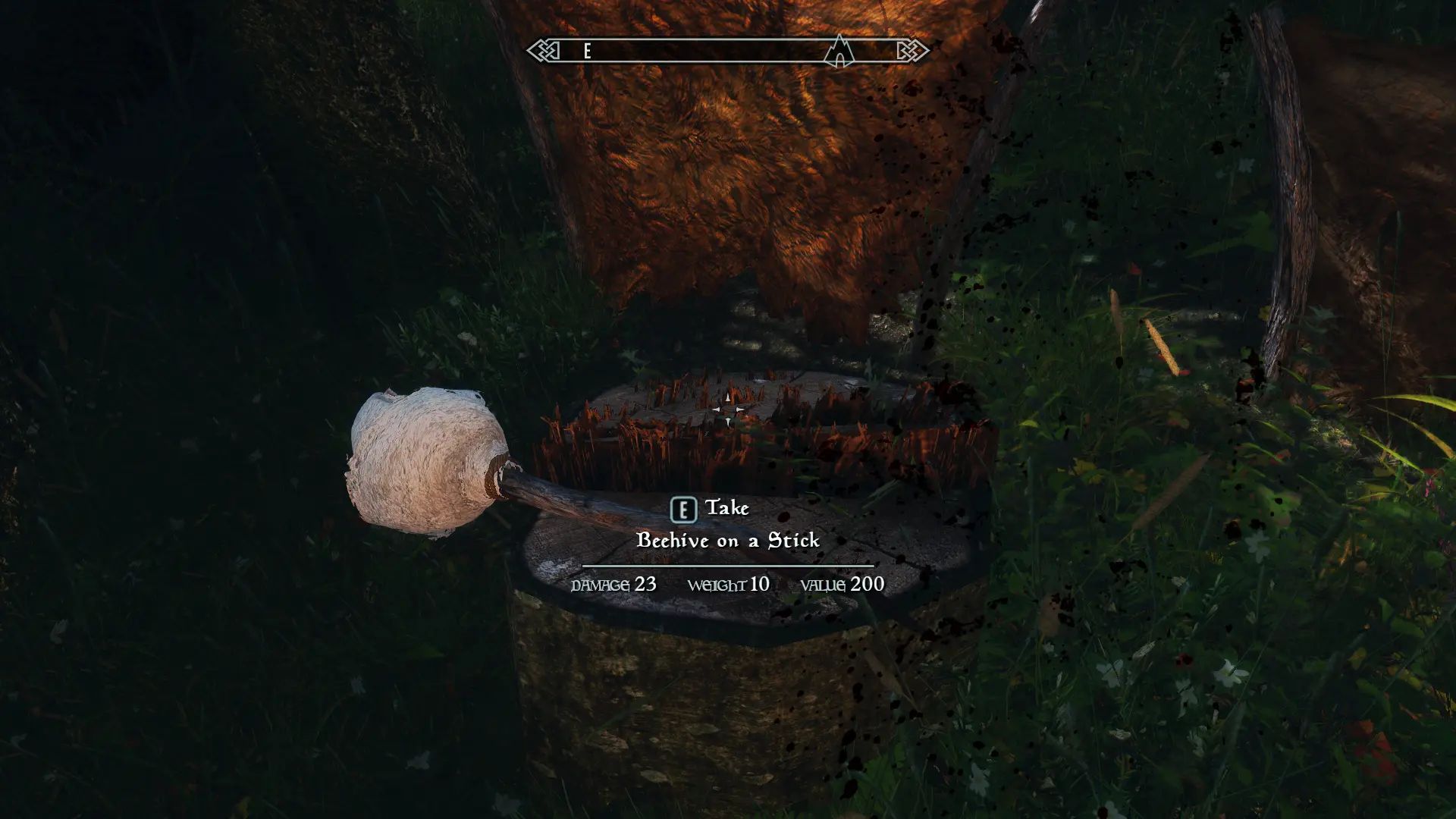The image size is (1456, 819).
Task: Collapse the Damage 23 stat entry
Action: pyautogui.click(x=613, y=584)
